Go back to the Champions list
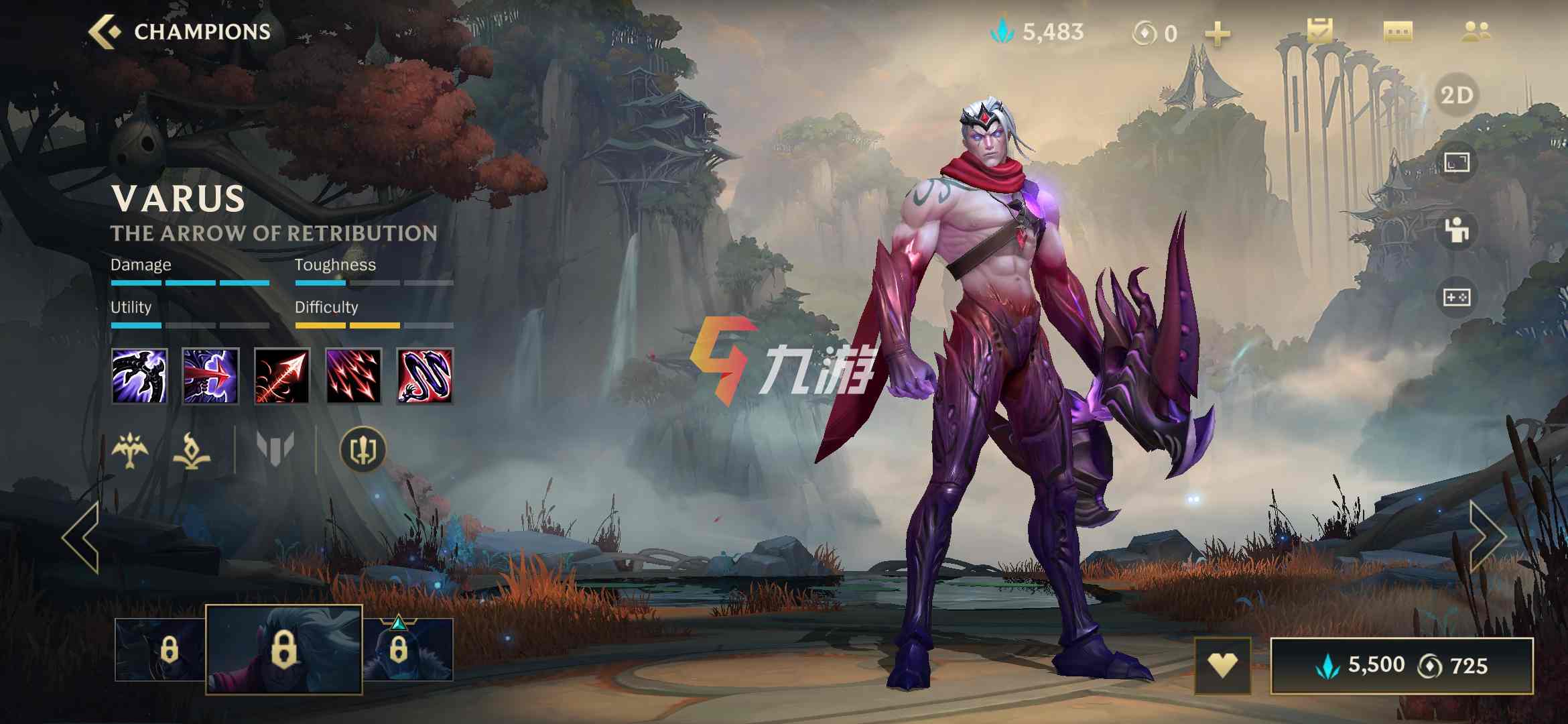This screenshot has height=724, width=1568. 180,32
